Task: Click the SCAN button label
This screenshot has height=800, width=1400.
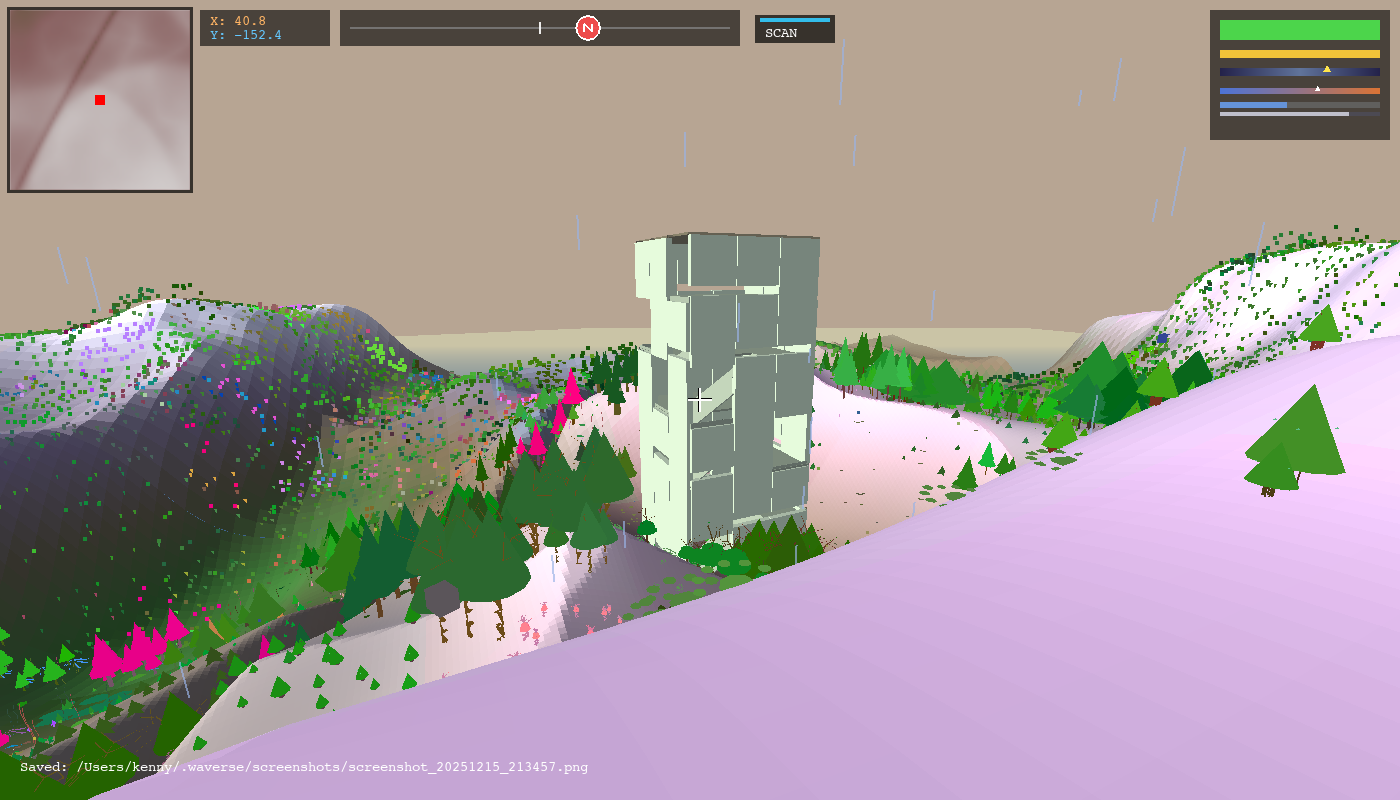Action: coord(780,31)
